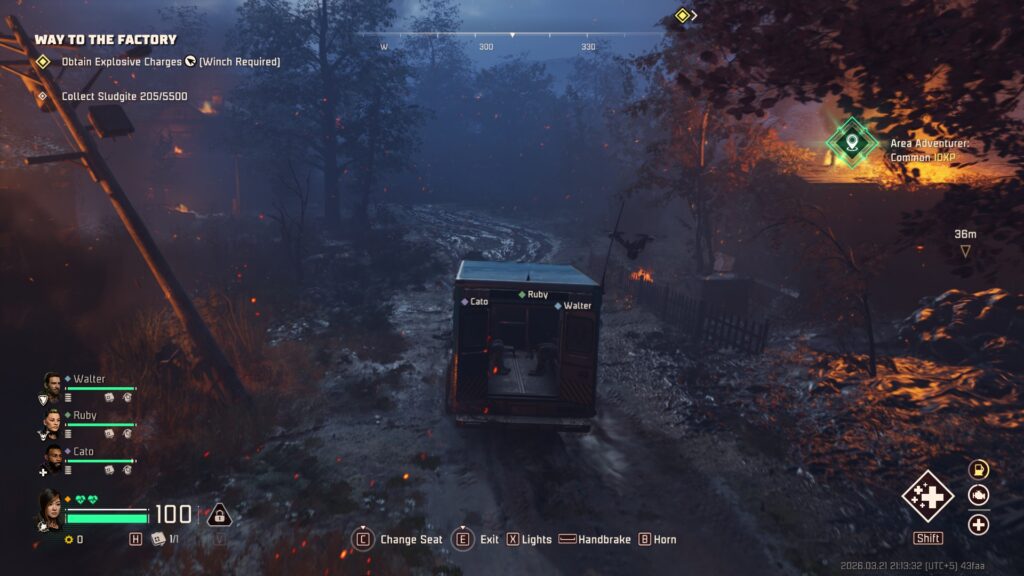Click the Area Adventurer challenge icon

[x=852, y=143]
